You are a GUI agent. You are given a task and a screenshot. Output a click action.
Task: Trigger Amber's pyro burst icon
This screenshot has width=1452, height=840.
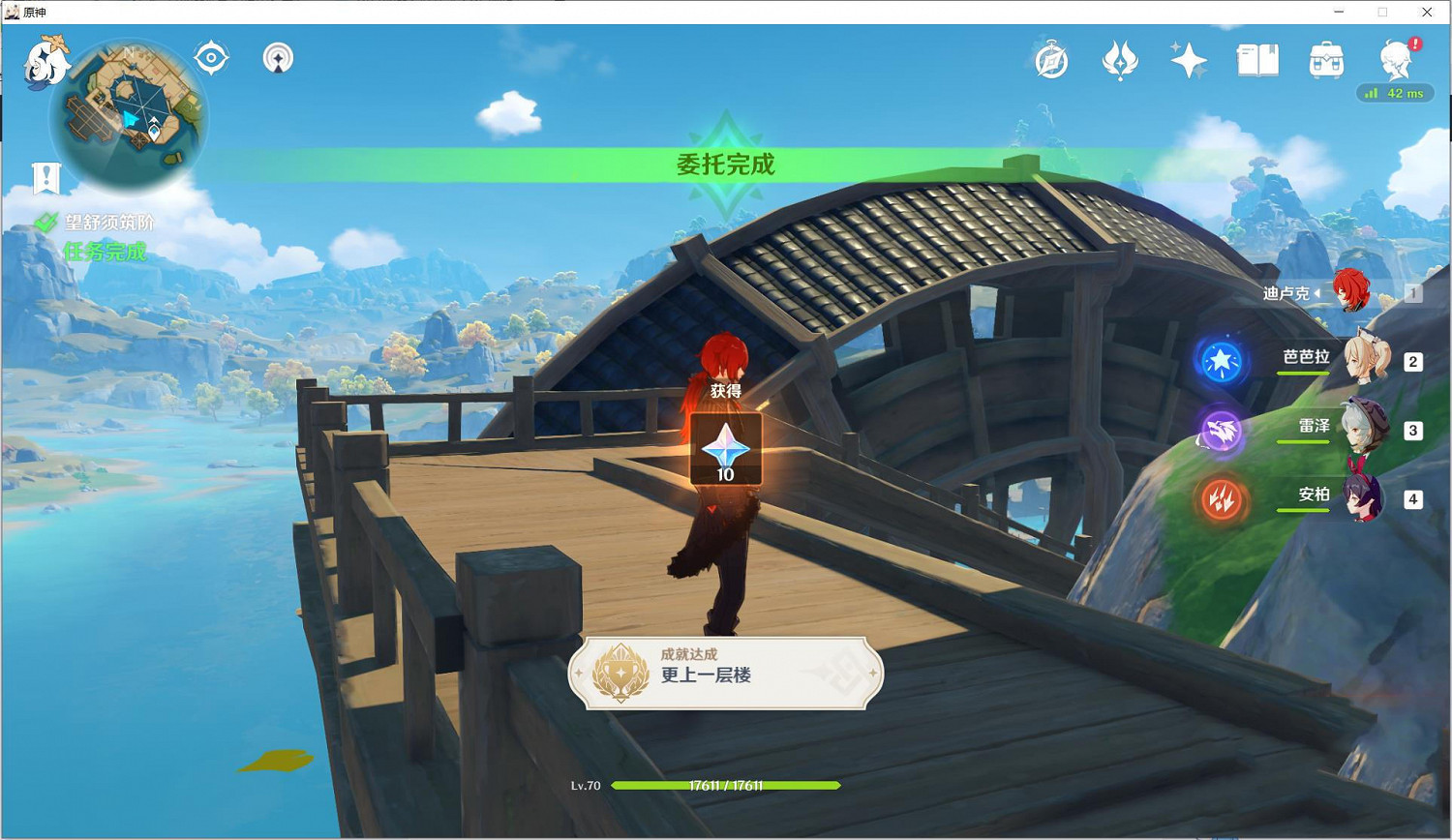click(1220, 499)
